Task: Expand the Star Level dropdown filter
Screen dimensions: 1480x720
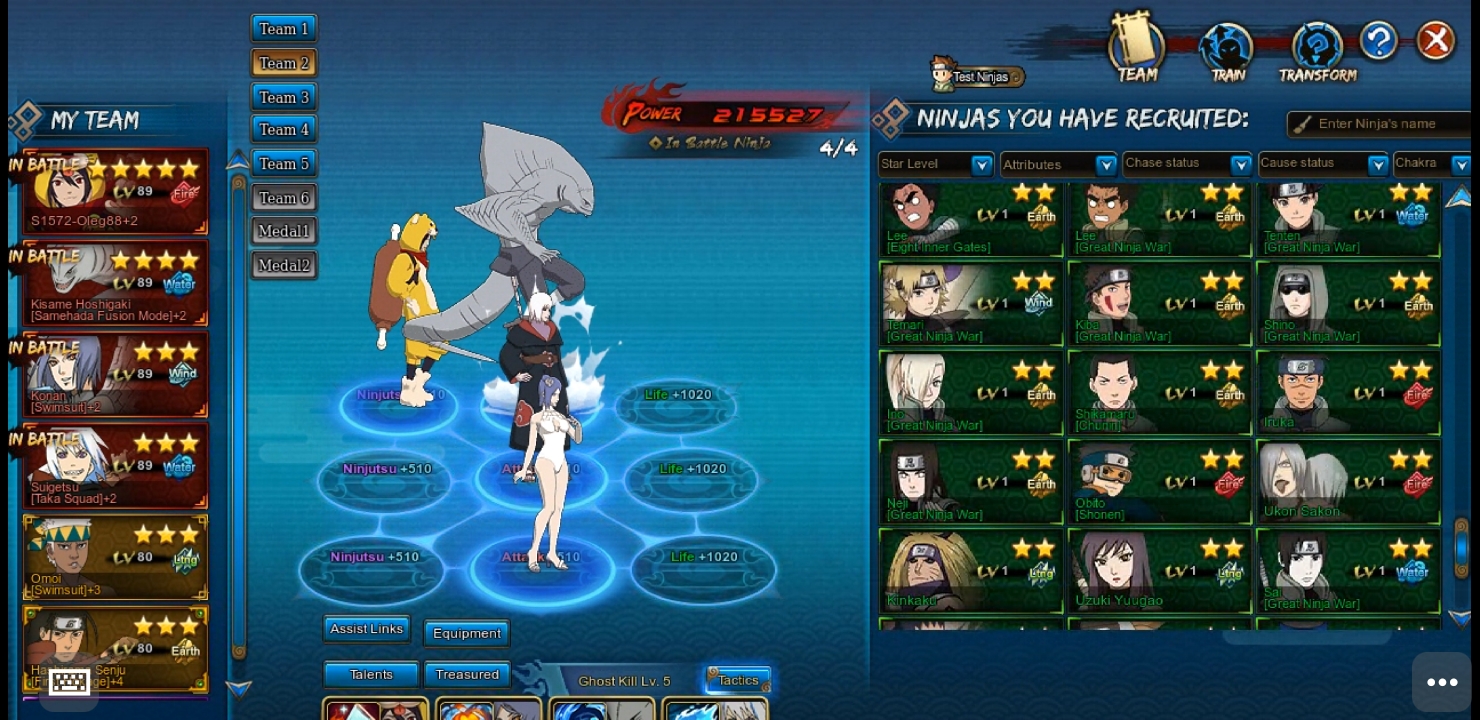Action: coord(936,164)
